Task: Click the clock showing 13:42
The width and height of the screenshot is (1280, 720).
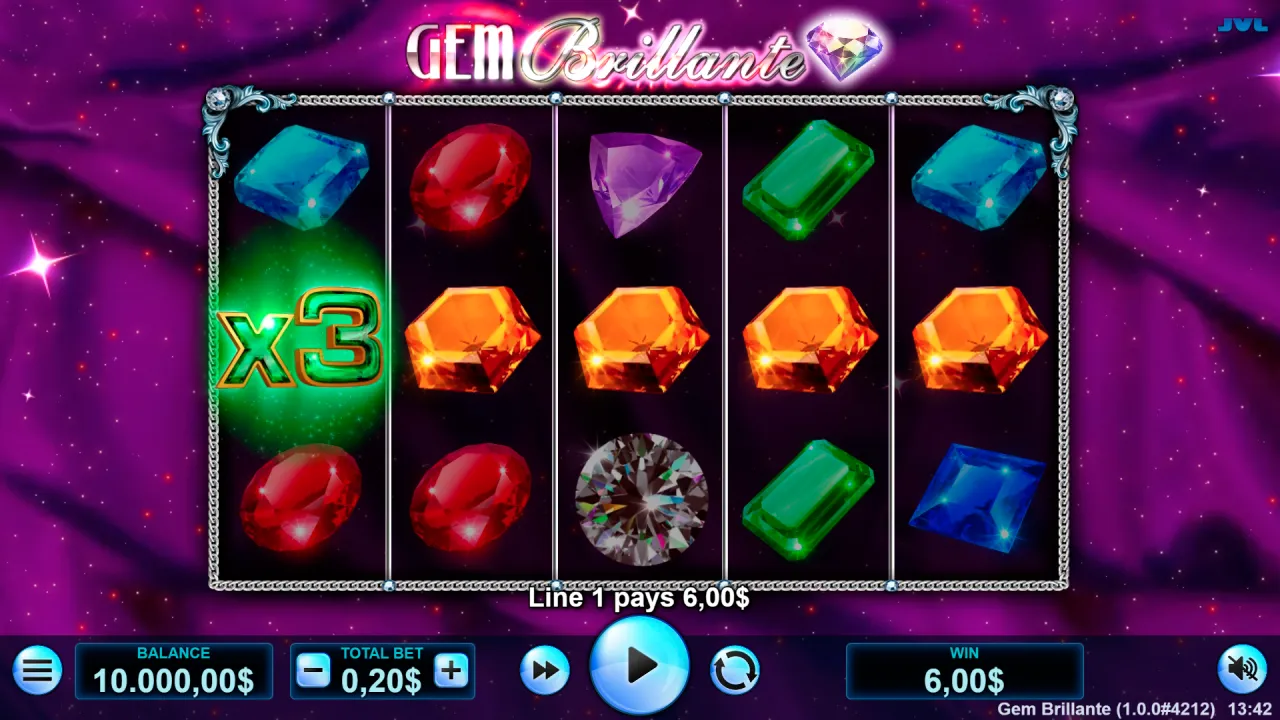Action: click(1250, 707)
